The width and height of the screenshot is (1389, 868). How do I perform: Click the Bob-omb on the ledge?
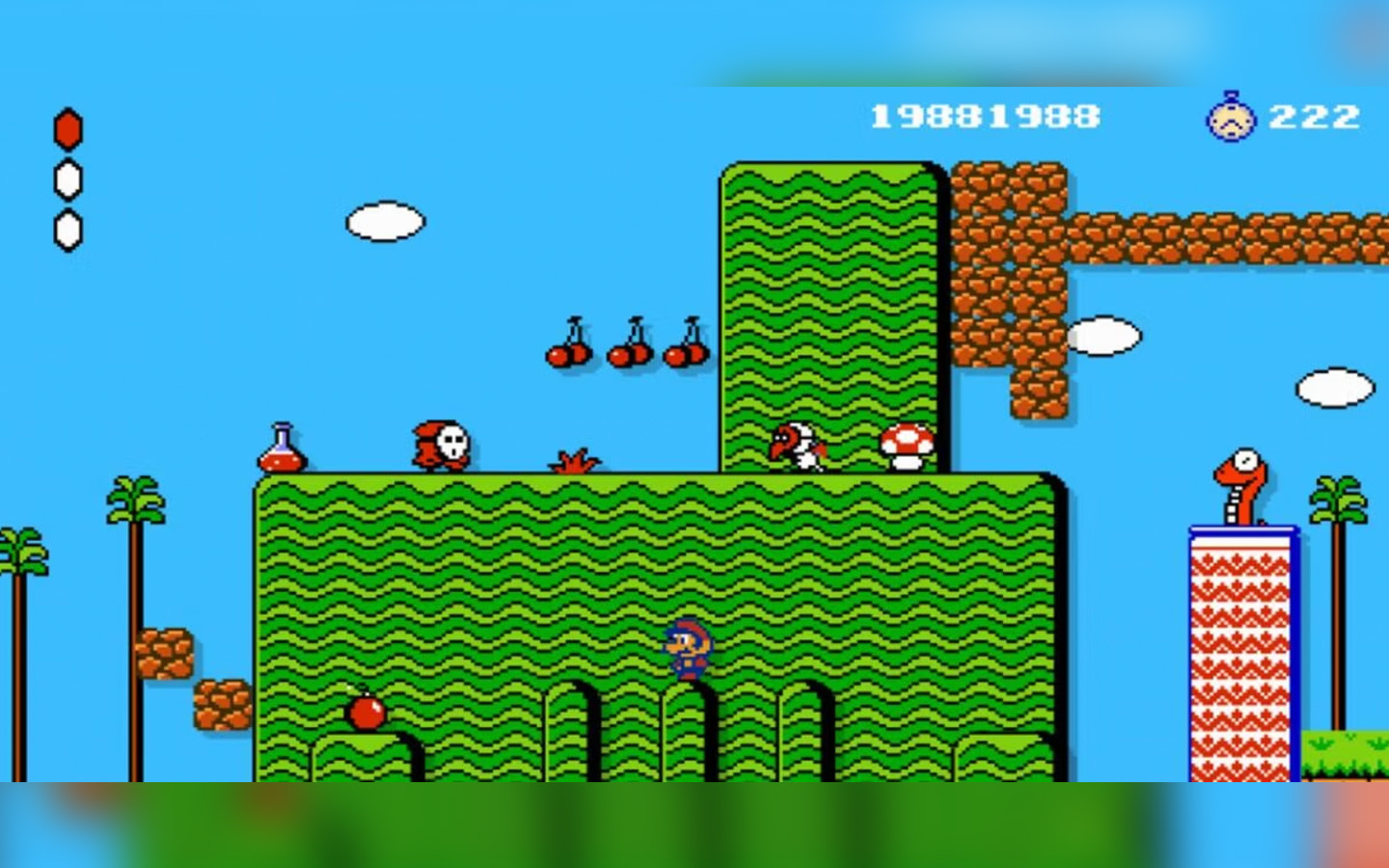365,714
